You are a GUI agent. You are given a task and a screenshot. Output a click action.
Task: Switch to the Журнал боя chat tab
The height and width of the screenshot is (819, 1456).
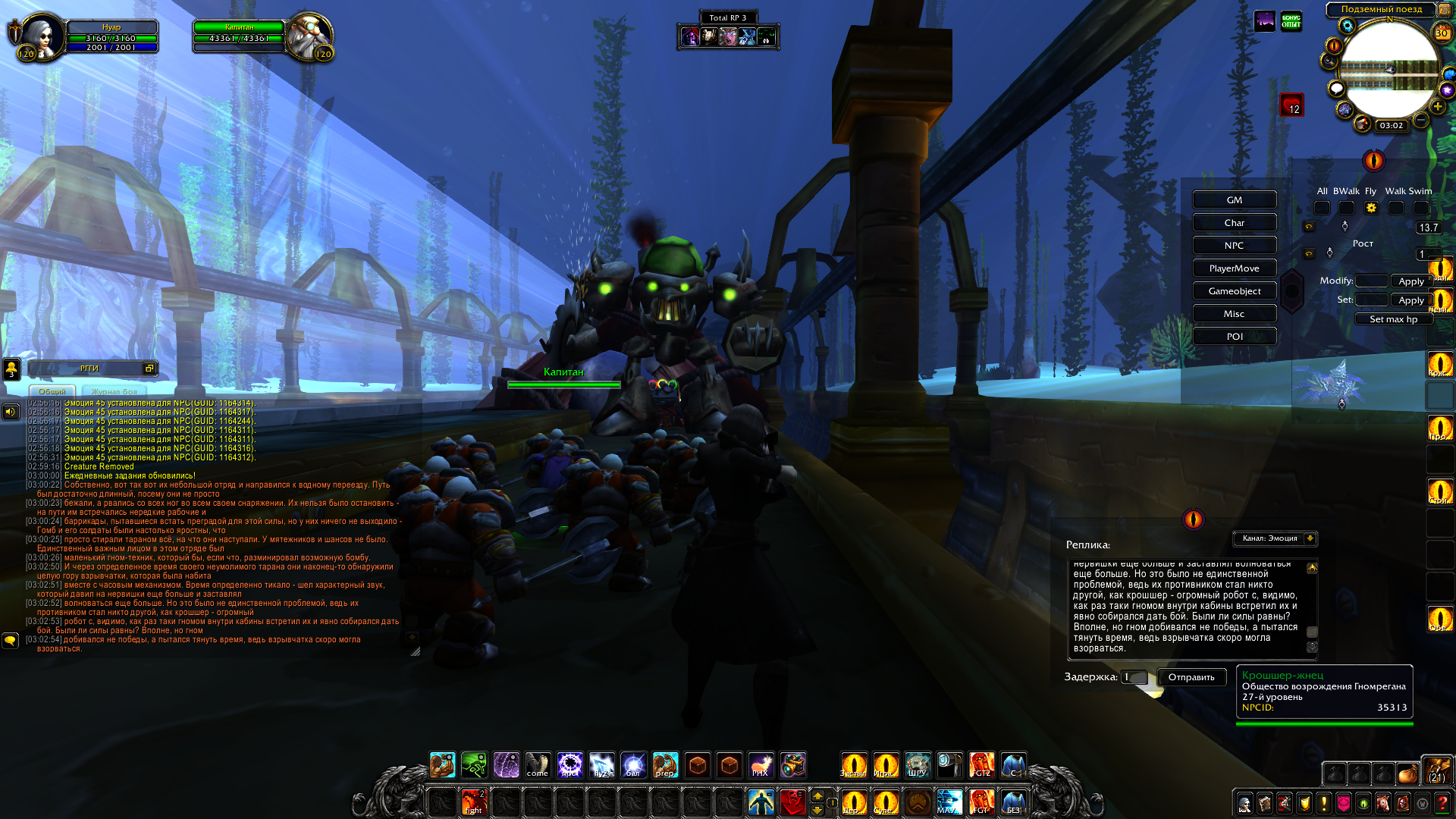(x=115, y=391)
